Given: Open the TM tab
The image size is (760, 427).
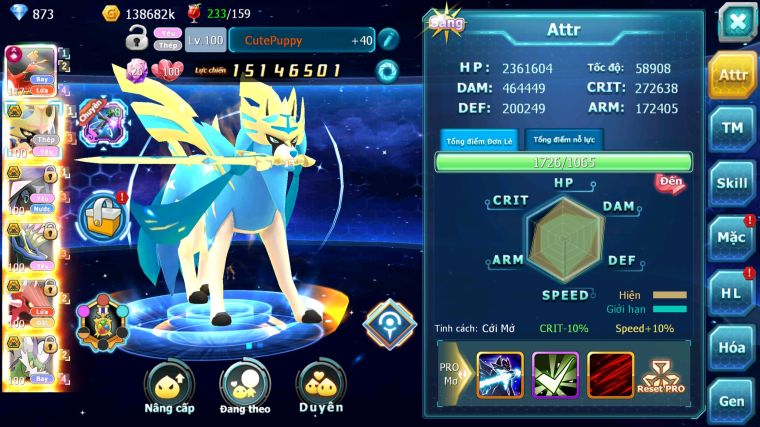Looking at the screenshot, I should point(733,128).
